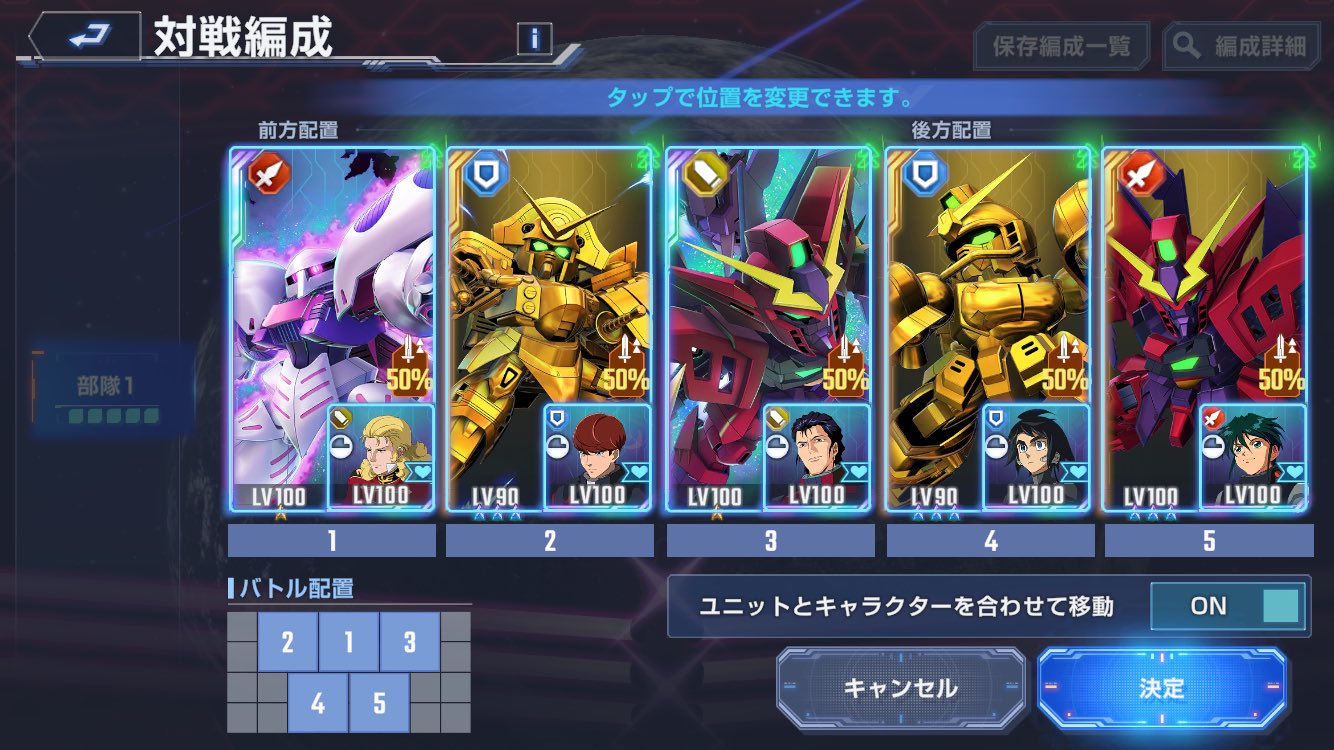
Task: Toggle the ユニットとキャラクターを合わせて移動 ON switch
Action: click(x=1229, y=606)
